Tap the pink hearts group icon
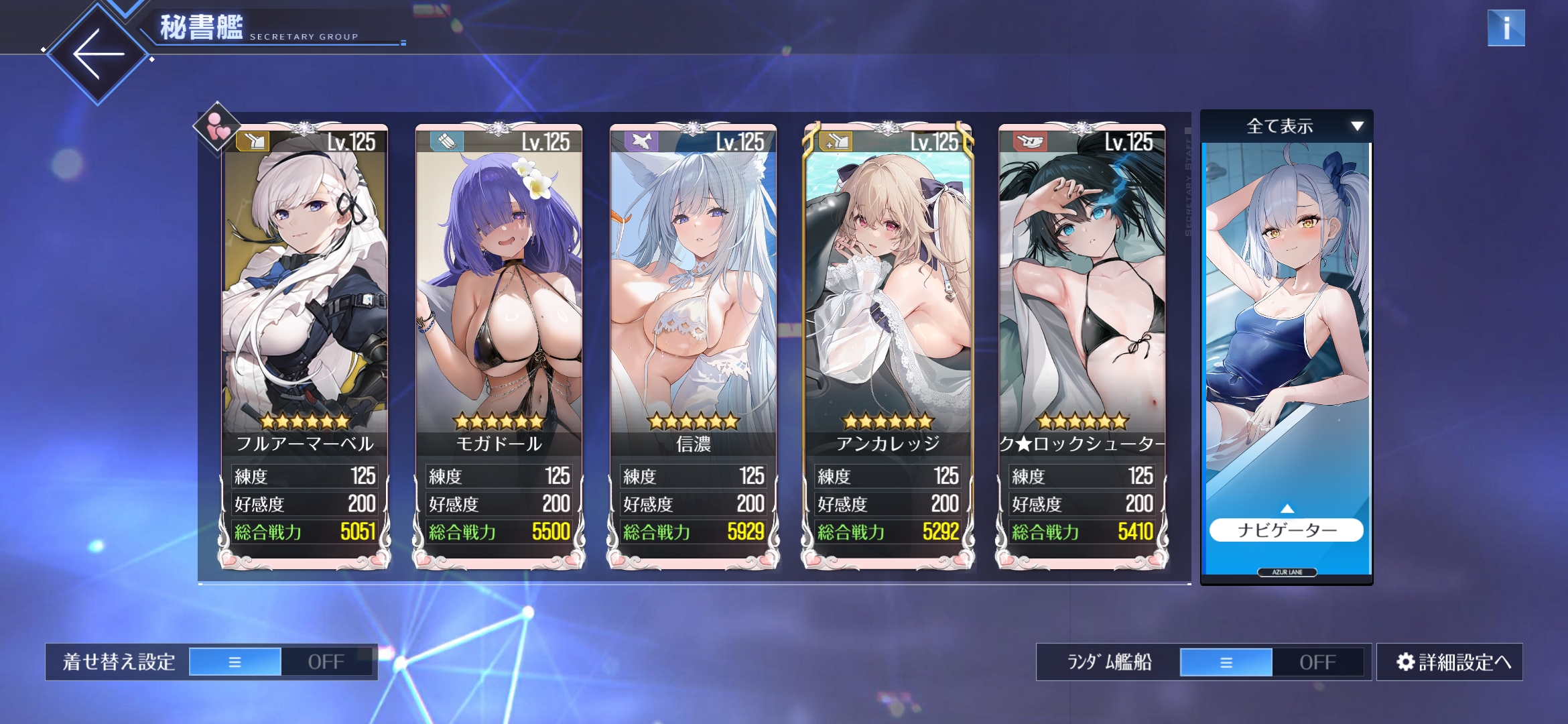The image size is (1568, 724). click(x=217, y=127)
